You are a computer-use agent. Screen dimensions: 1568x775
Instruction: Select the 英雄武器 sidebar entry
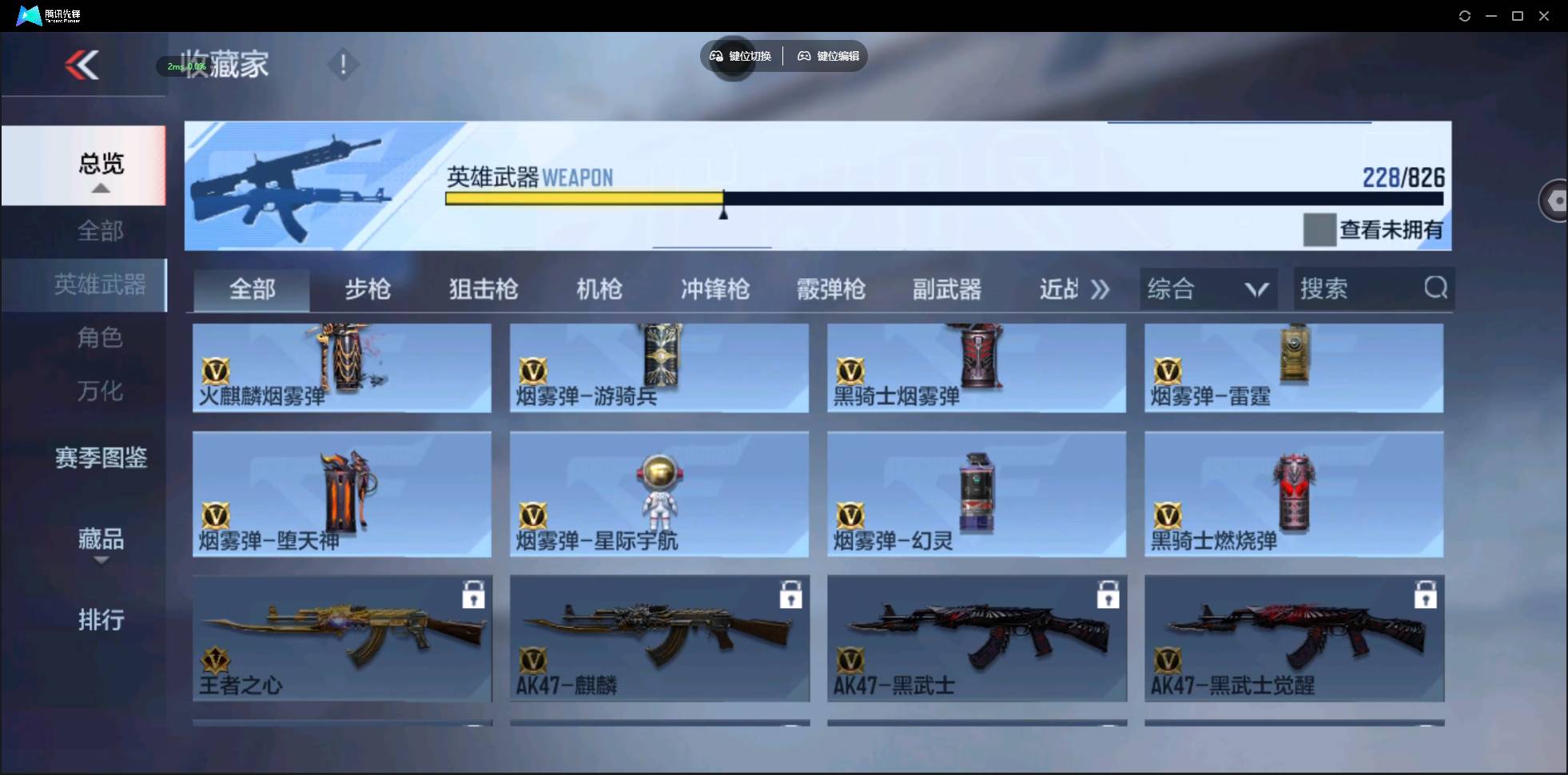pyautogui.click(x=100, y=284)
